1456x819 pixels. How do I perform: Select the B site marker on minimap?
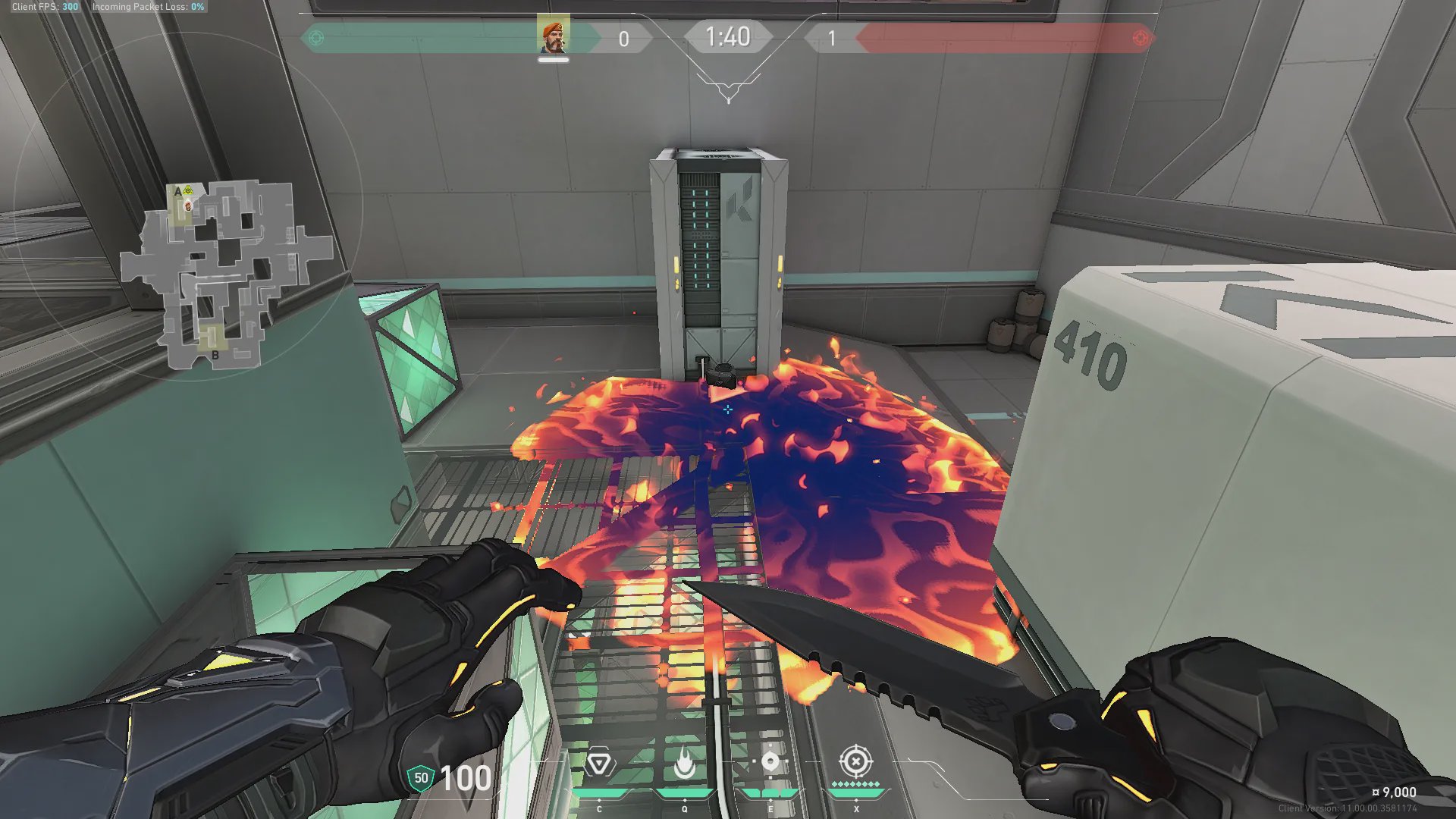click(215, 355)
